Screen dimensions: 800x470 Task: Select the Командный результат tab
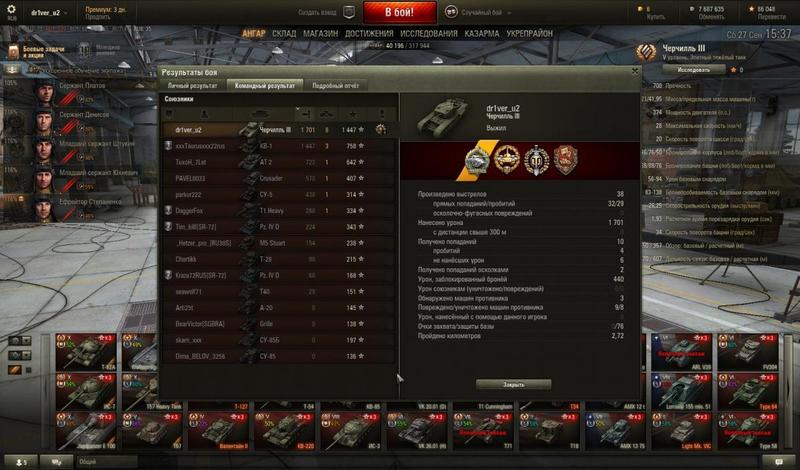coord(264,86)
